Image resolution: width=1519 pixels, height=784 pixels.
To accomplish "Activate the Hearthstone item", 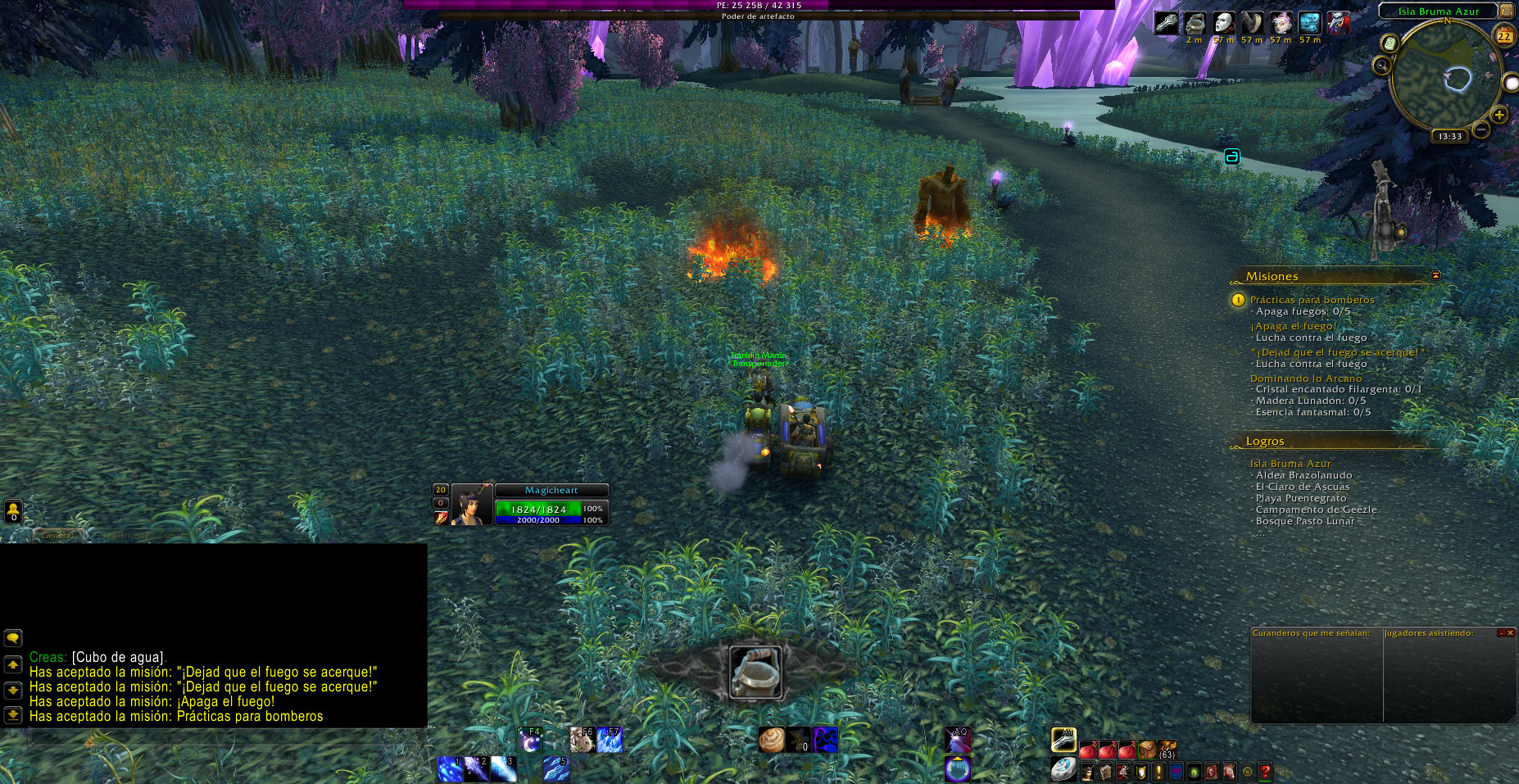I will coord(1063,769).
